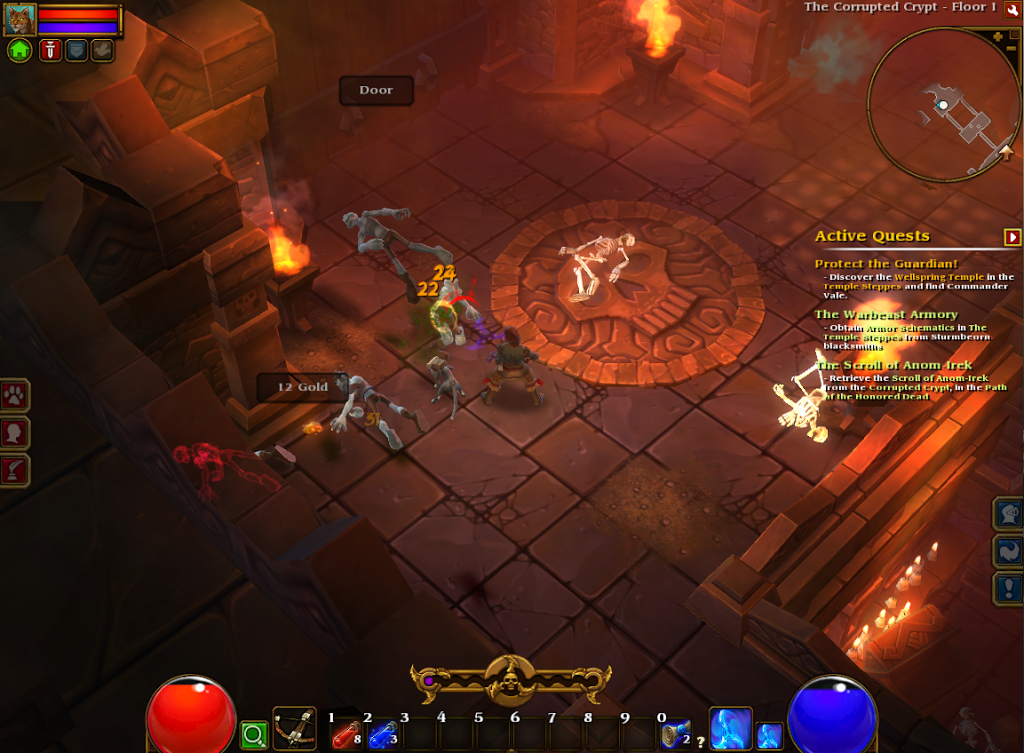Image resolution: width=1024 pixels, height=753 pixels.
Task: Use the scroll in hotbar slot 0
Action: click(675, 734)
